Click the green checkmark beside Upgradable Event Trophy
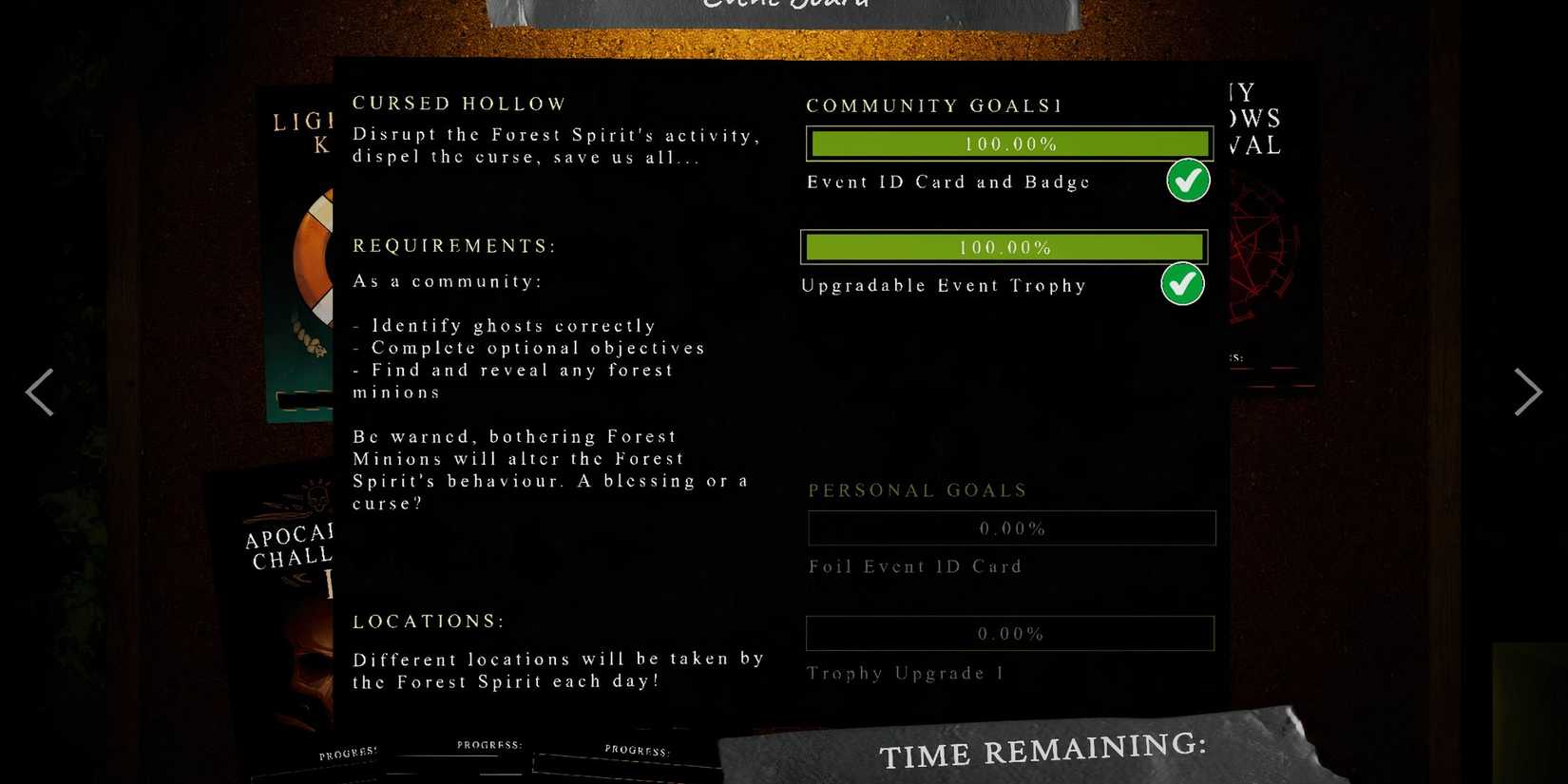 1182,283
